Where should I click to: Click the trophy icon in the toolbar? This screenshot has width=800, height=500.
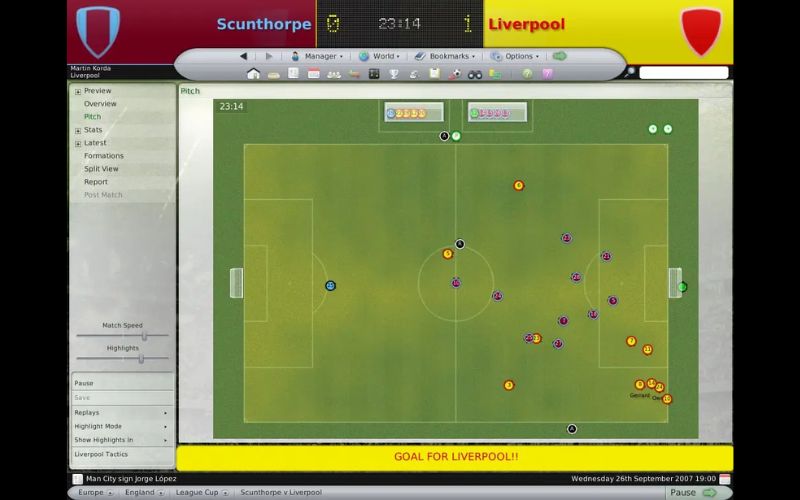point(395,73)
